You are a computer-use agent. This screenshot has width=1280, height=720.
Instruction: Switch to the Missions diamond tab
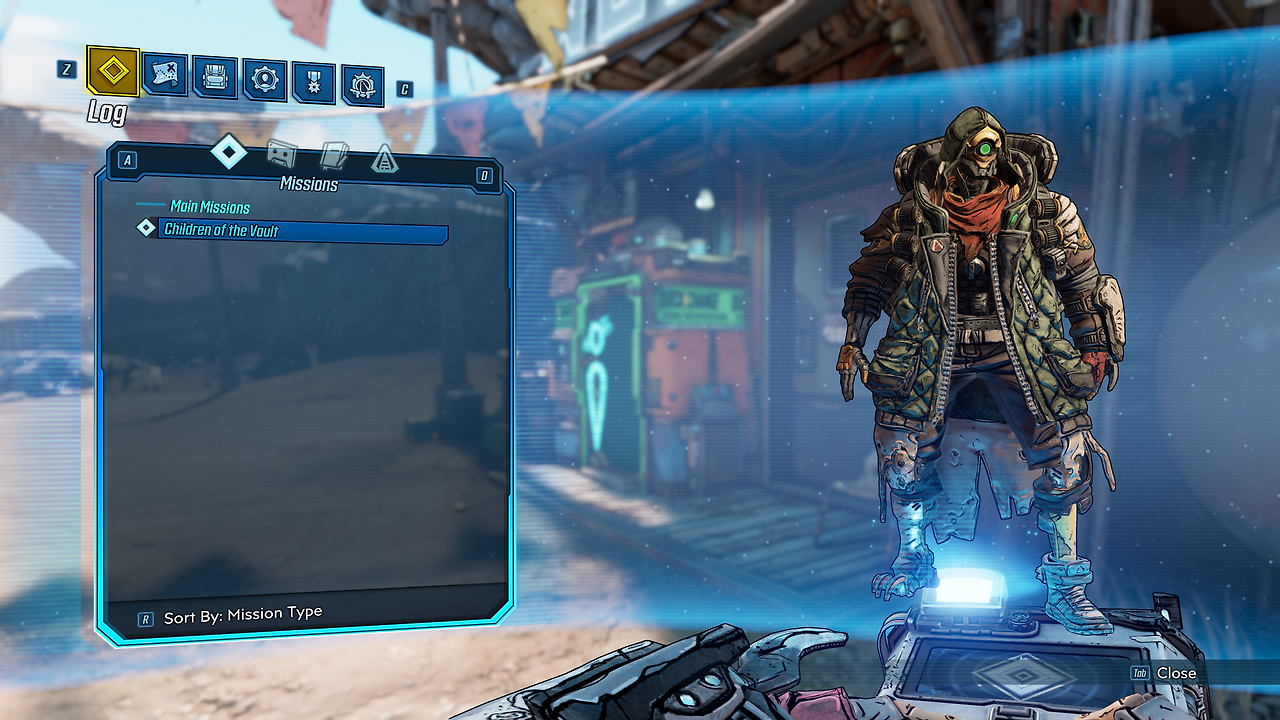point(228,151)
